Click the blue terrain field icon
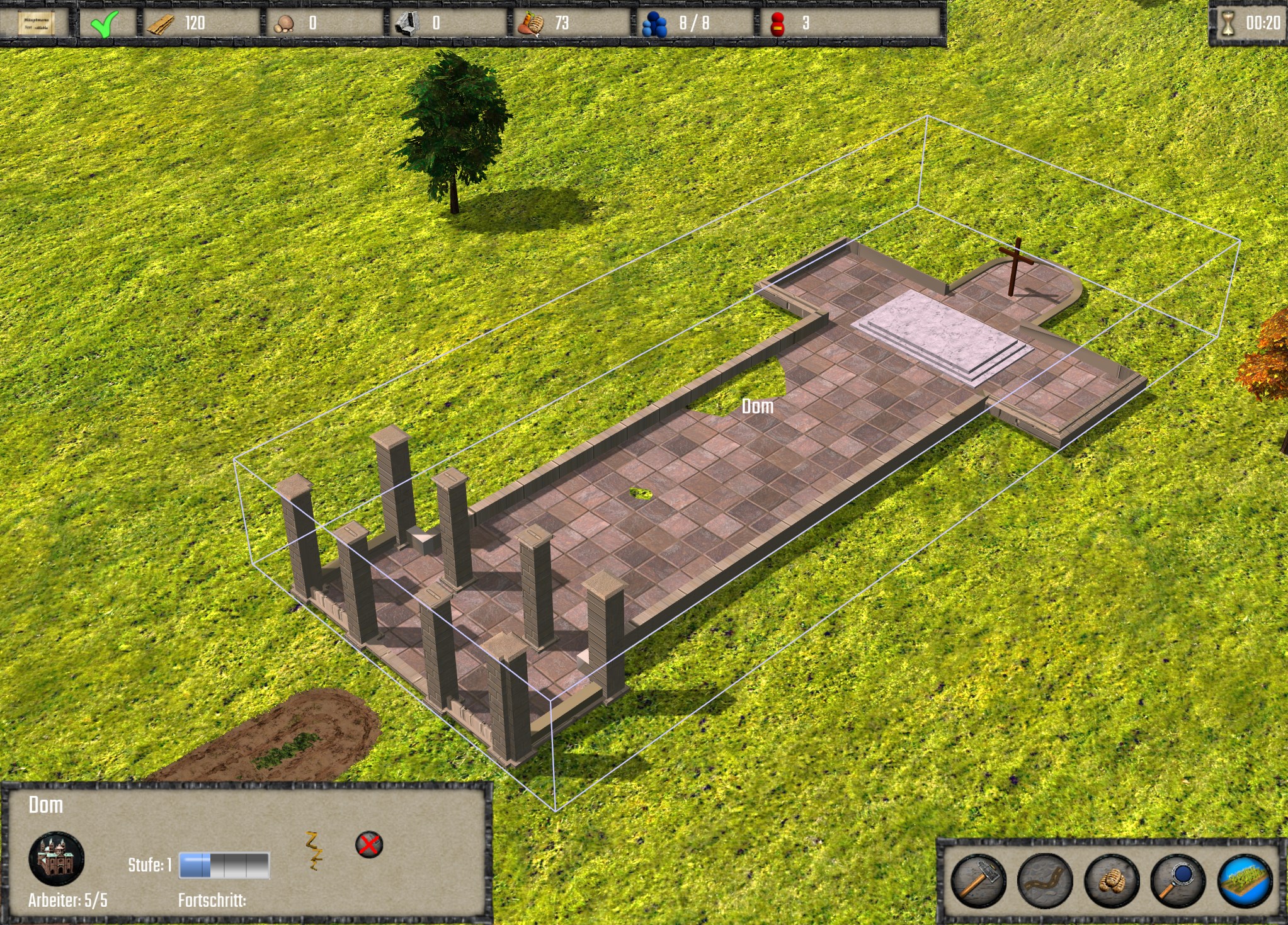The image size is (1288, 925). pos(1245,880)
